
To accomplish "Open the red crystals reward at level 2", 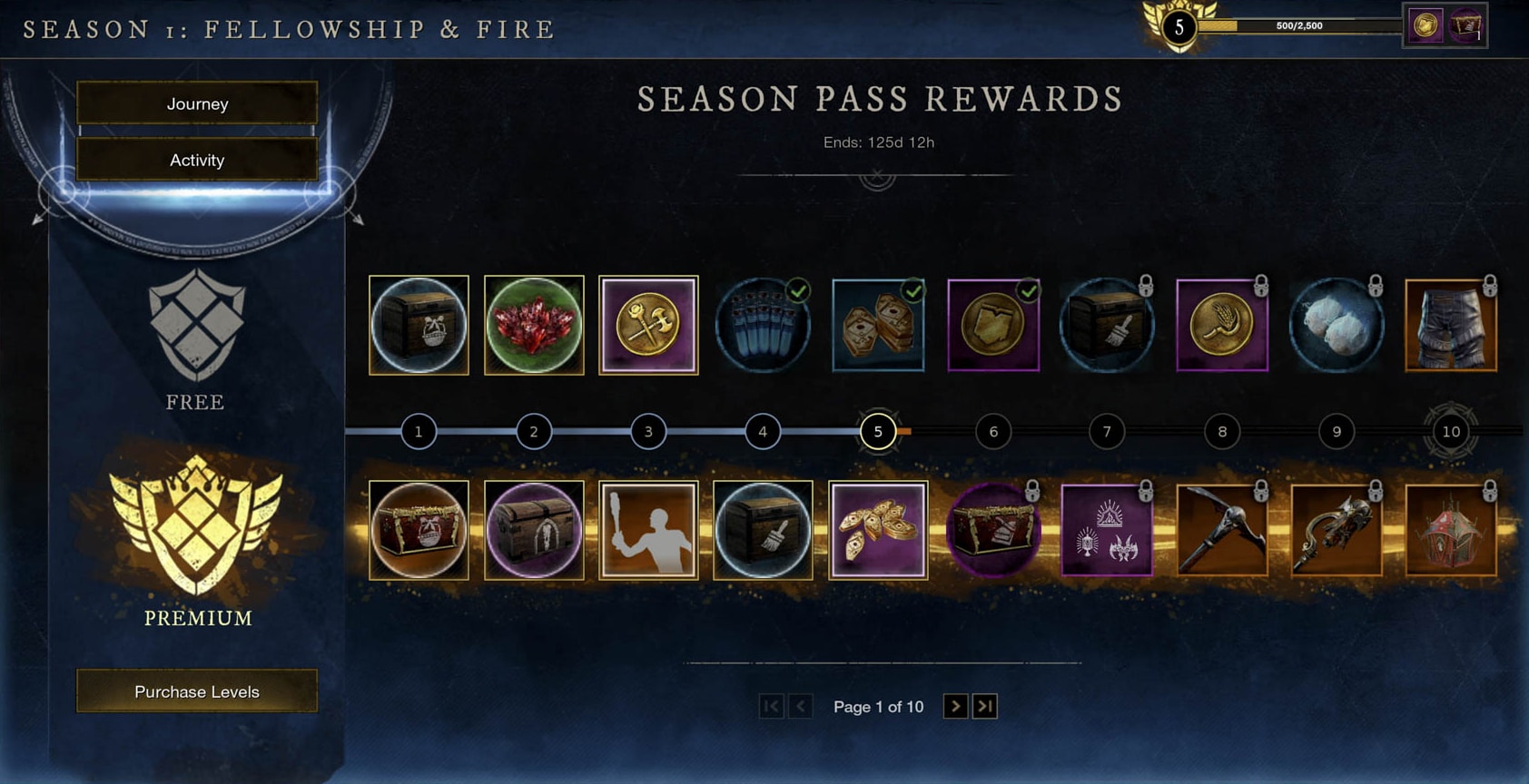I will click(x=534, y=325).
